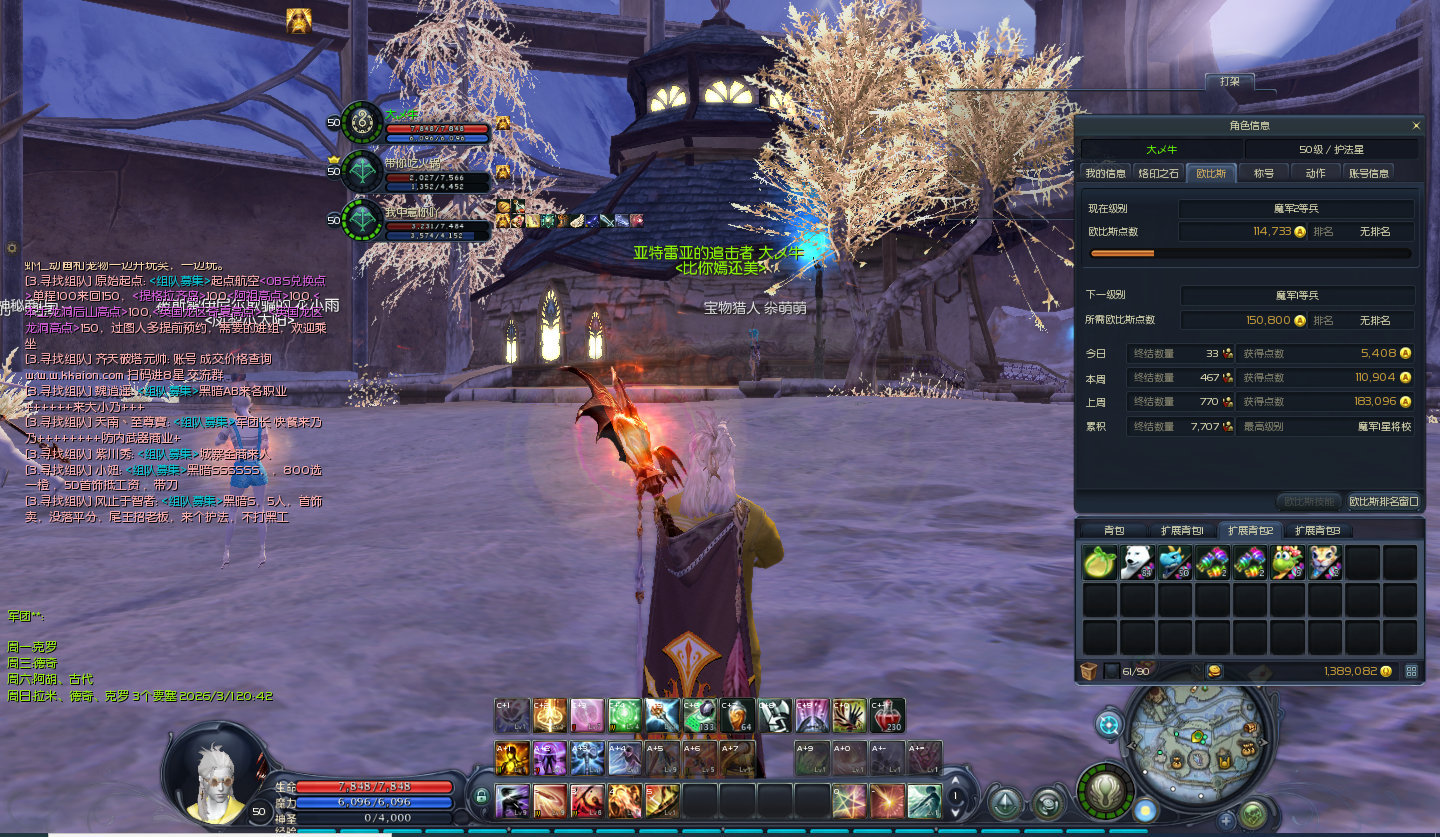1440x837 pixels.
Task: Open the 扩展背包3 bag tab
Action: click(1317, 530)
